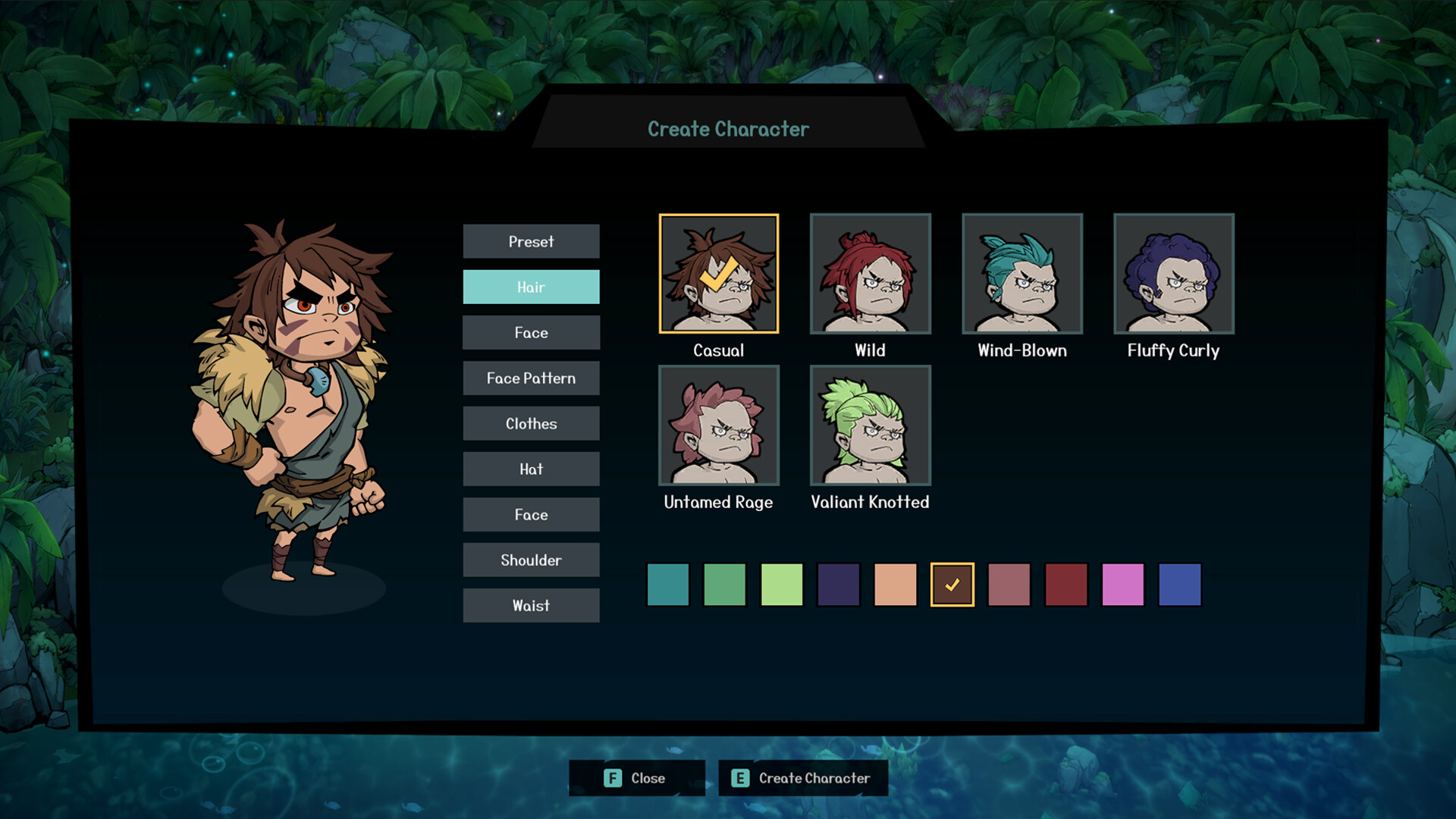
Task: Click Close to exit character creation
Action: tap(637, 778)
